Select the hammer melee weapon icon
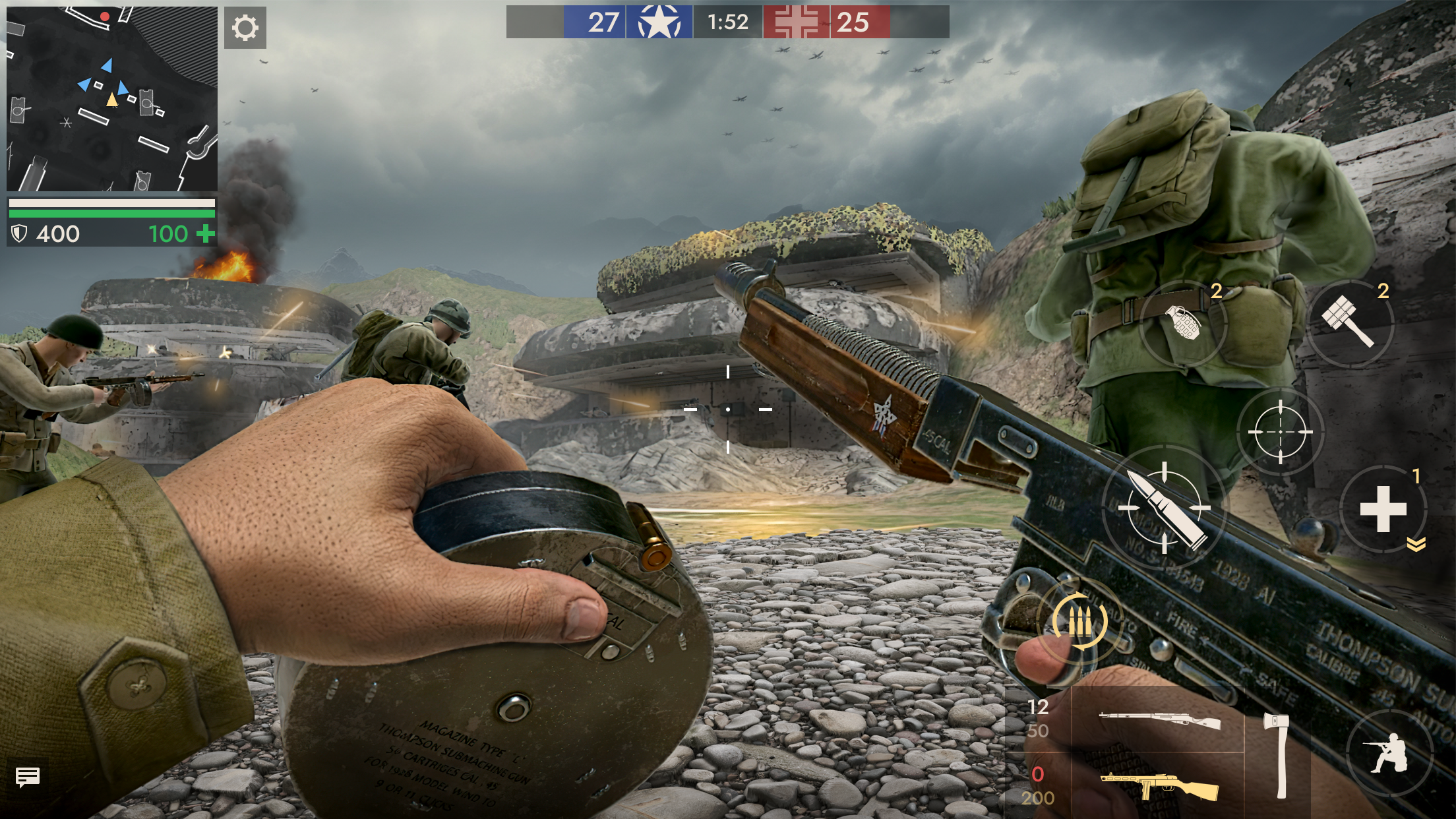 [x=1351, y=321]
